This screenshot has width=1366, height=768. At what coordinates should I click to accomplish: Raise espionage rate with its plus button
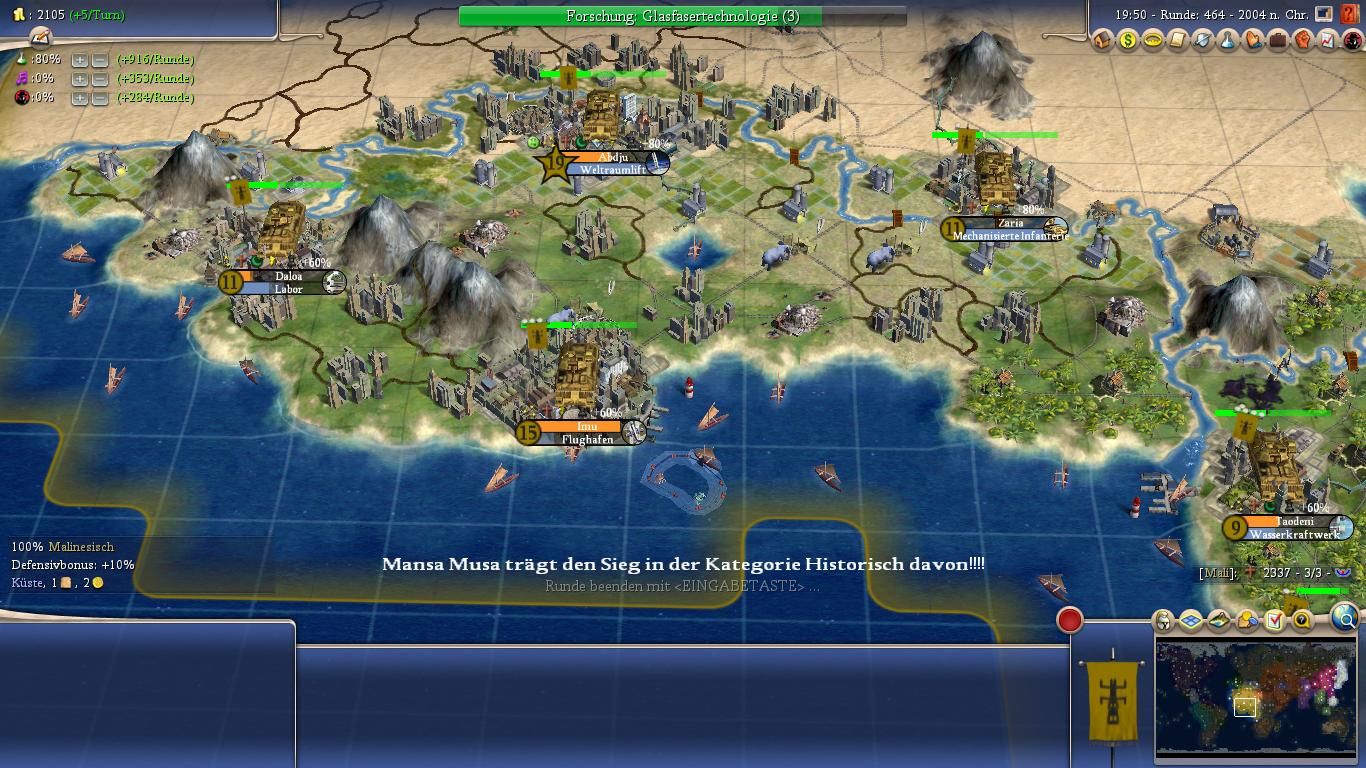click(80, 98)
